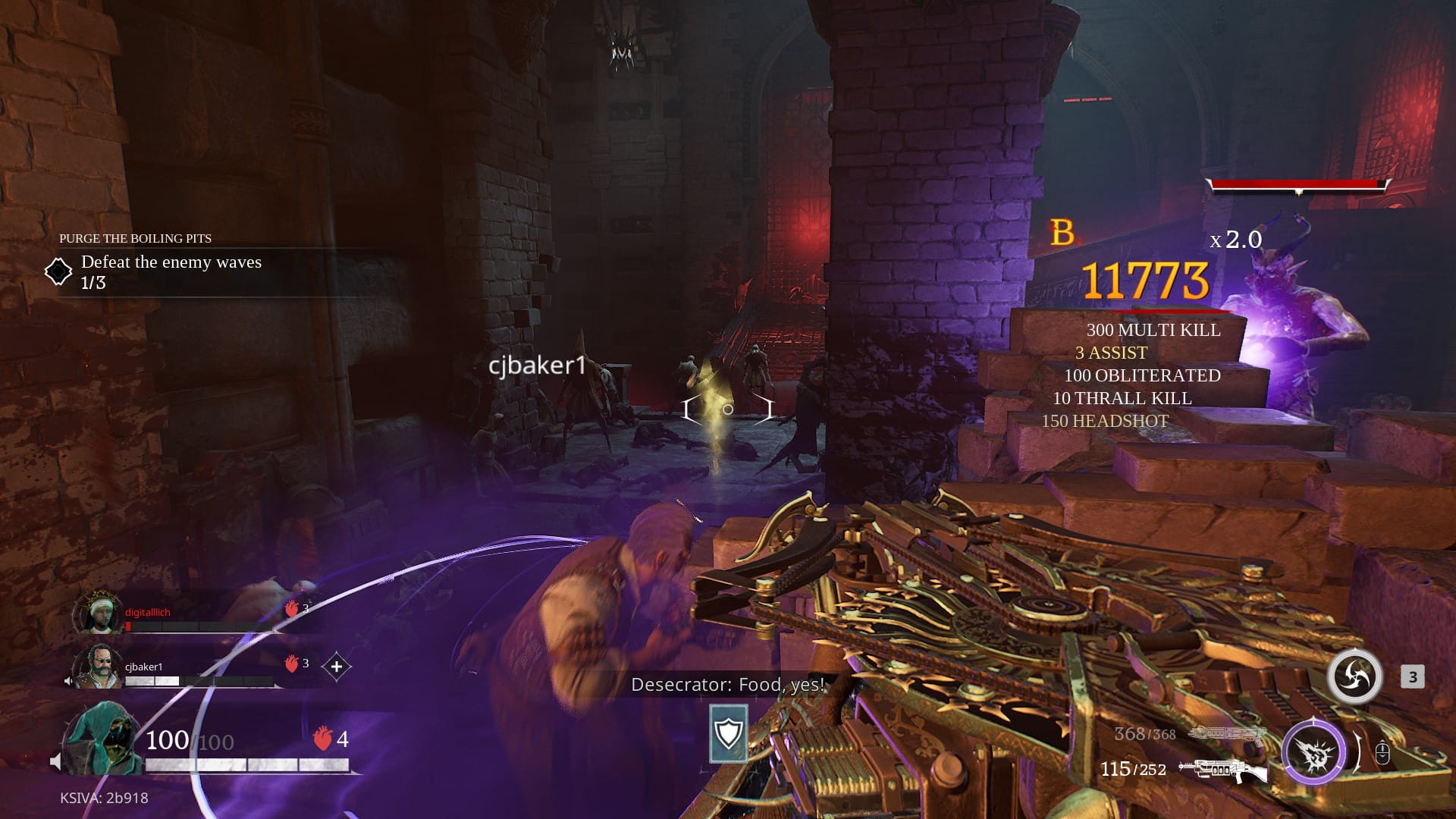Click the diamond plus icon beside cjbaker1
The image size is (1456, 819).
click(337, 667)
